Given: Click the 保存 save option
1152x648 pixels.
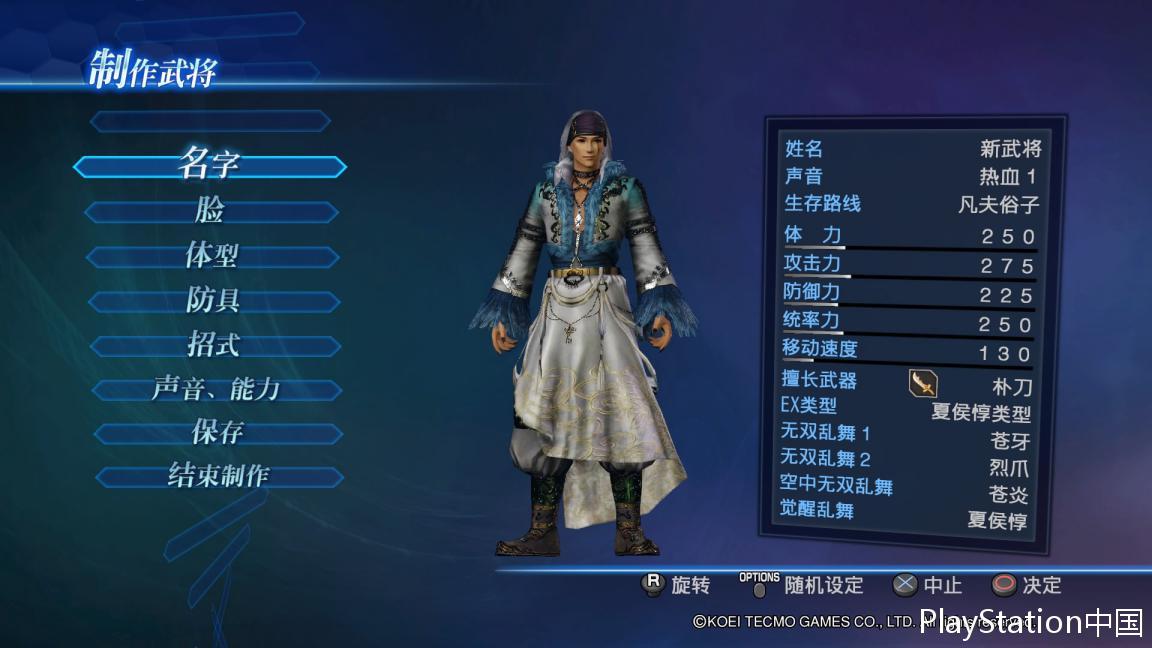Looking at the screenshot, I should tap(218, 434).
